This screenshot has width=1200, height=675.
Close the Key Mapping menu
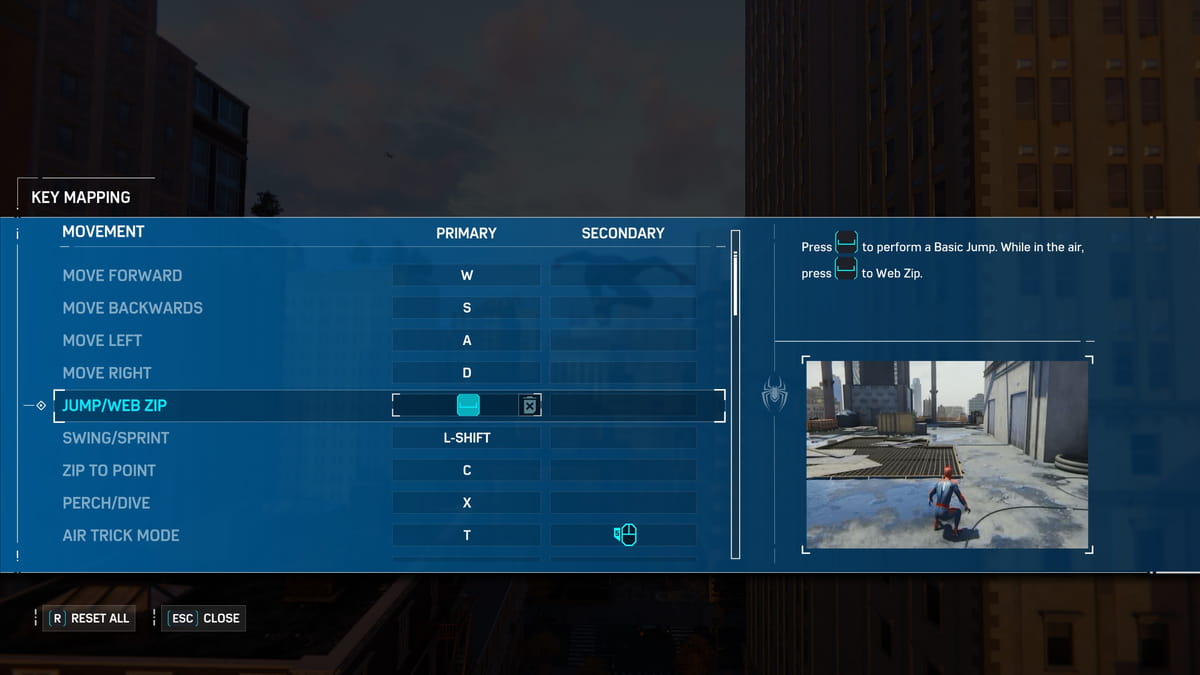[x=204, y=618]
